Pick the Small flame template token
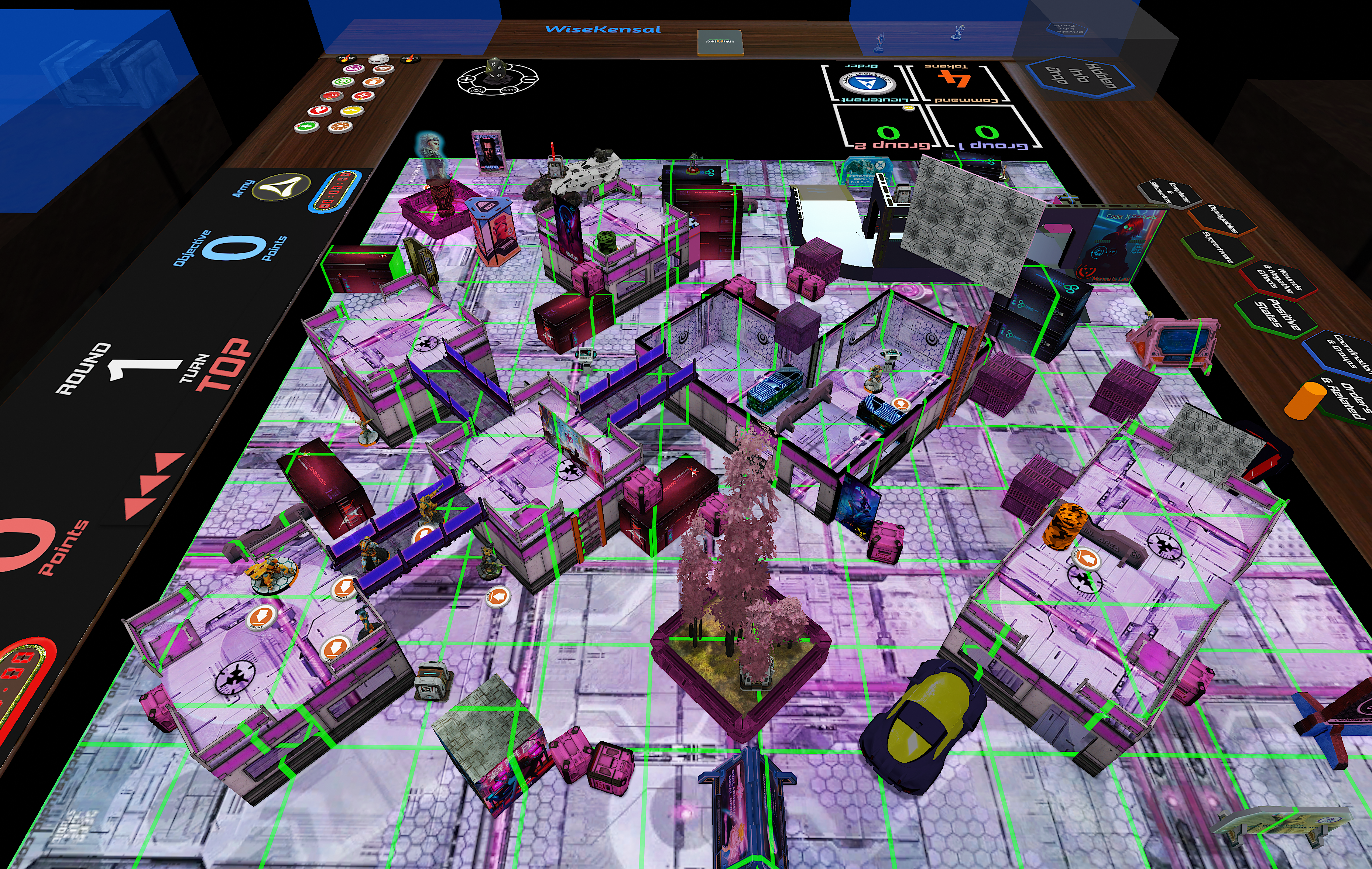The width and height of the screenshot is (1372, 869). point(347,58)
